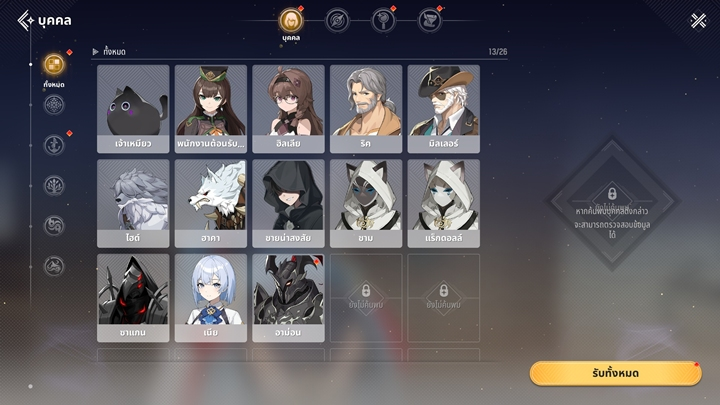720x405 pixels.
Task: Select the tree faction filter
Action: point(54,185)
